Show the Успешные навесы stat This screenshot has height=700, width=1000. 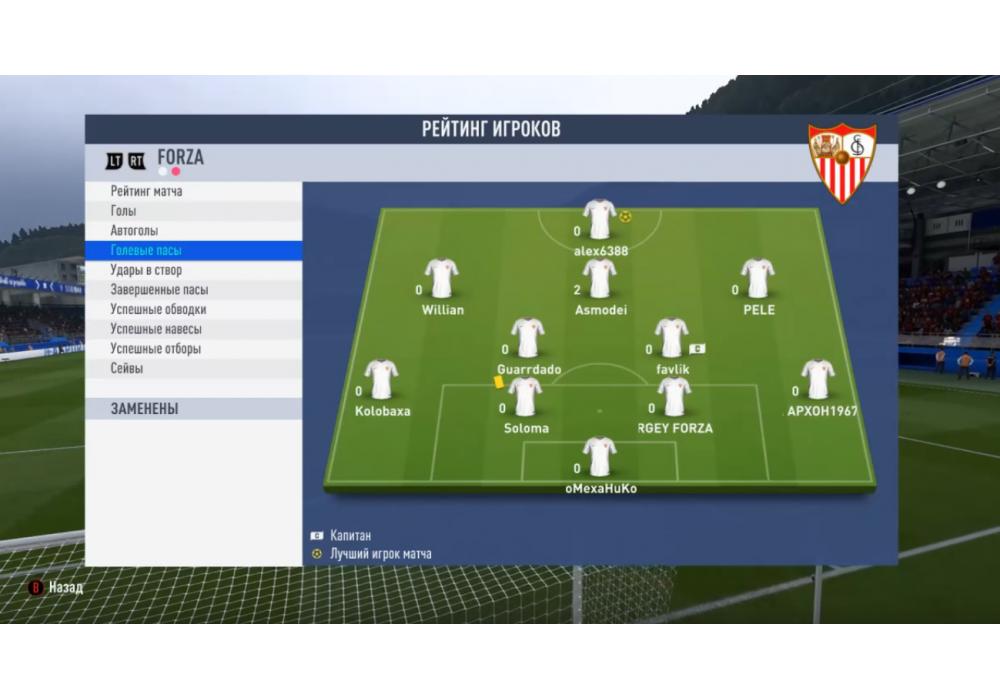[x=156, y=329]
